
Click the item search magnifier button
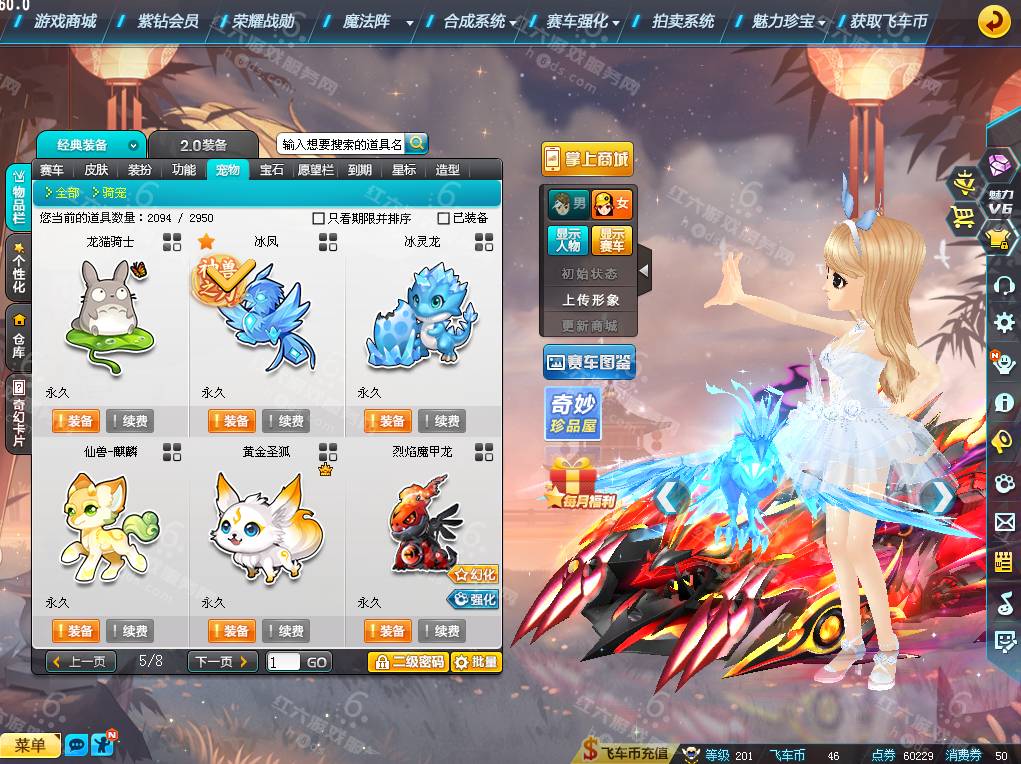[416, 144]
